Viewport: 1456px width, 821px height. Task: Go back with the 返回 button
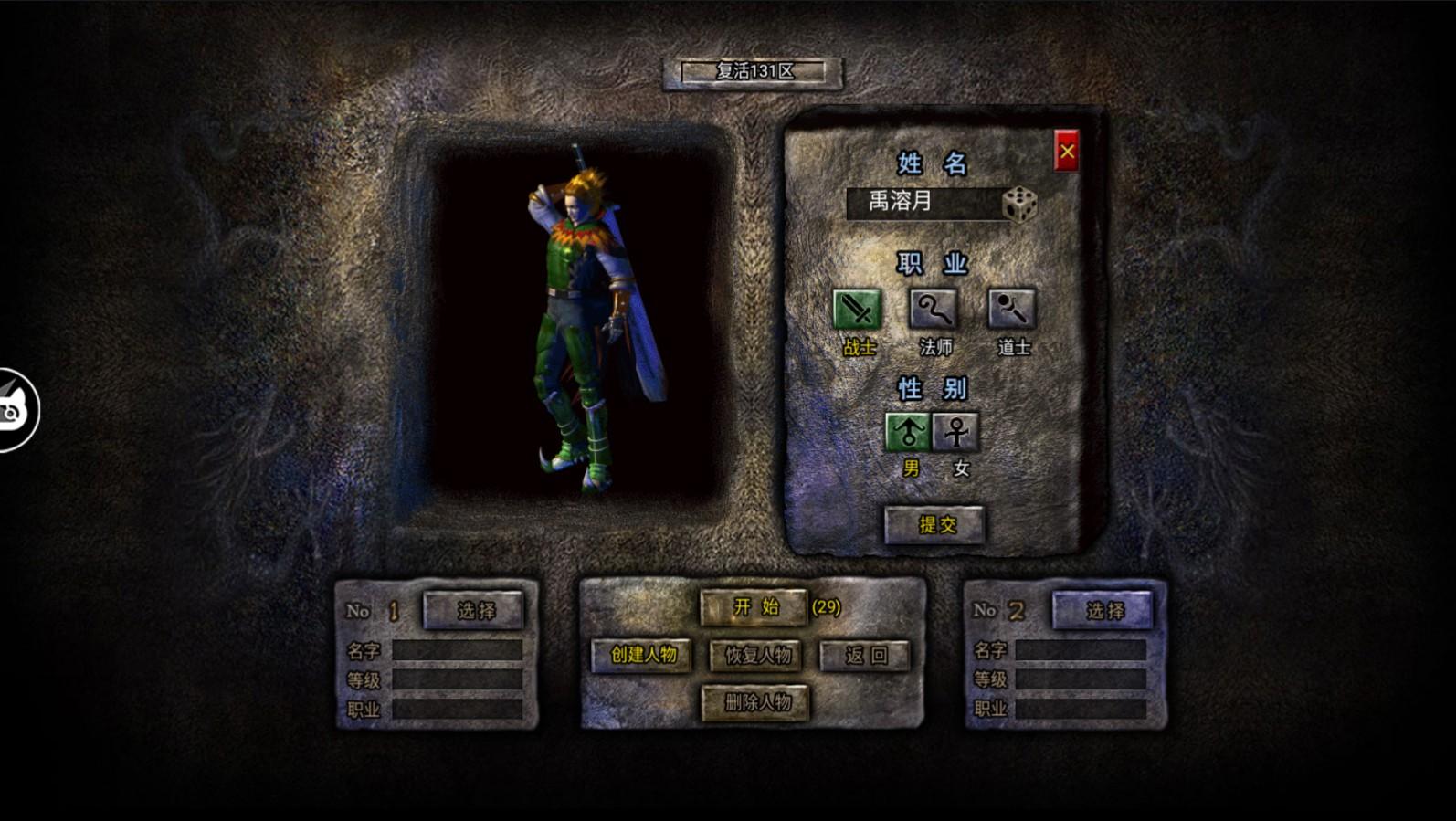[864, 655]
